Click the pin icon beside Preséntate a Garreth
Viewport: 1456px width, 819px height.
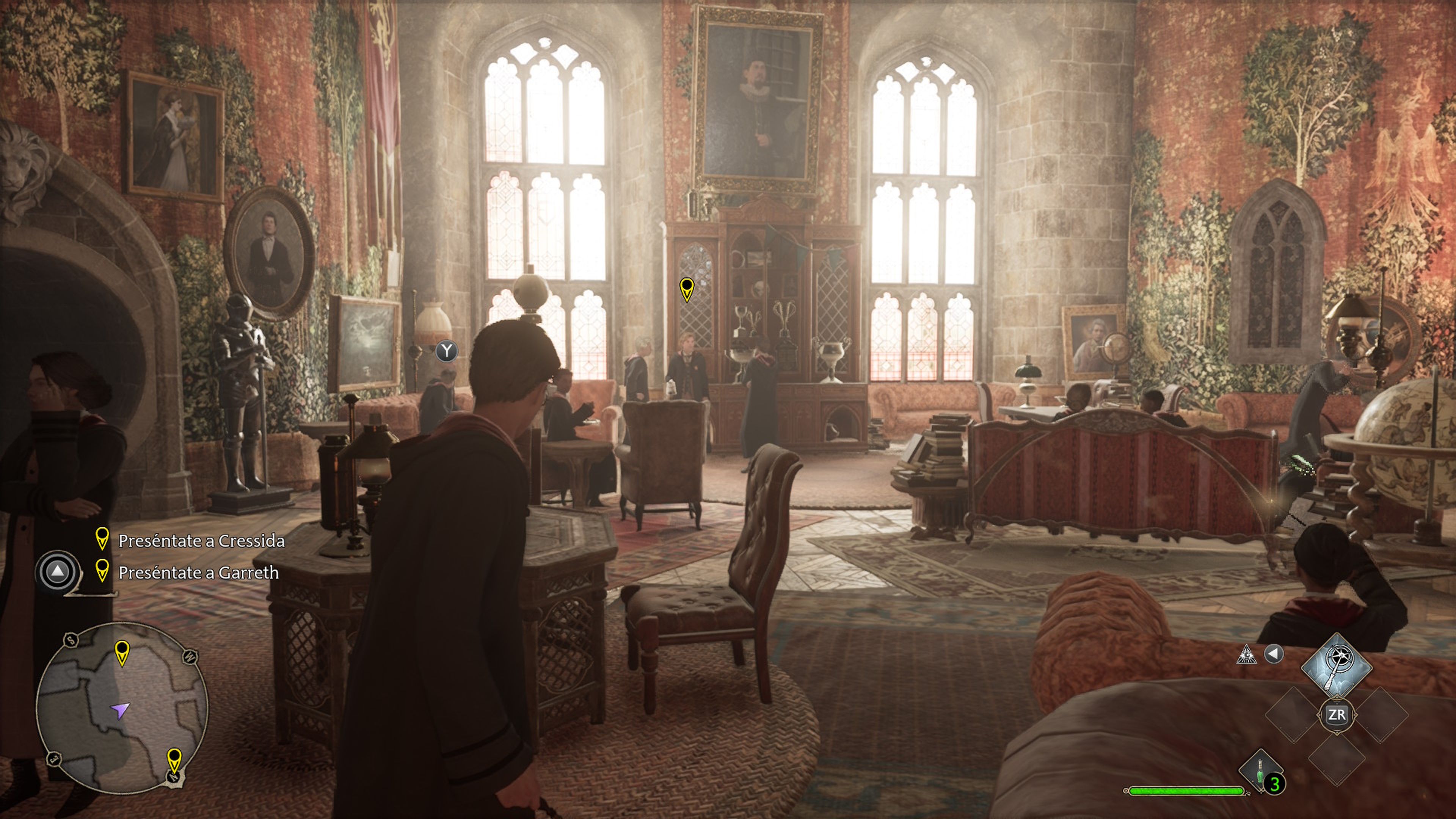(x=102, y=572)
